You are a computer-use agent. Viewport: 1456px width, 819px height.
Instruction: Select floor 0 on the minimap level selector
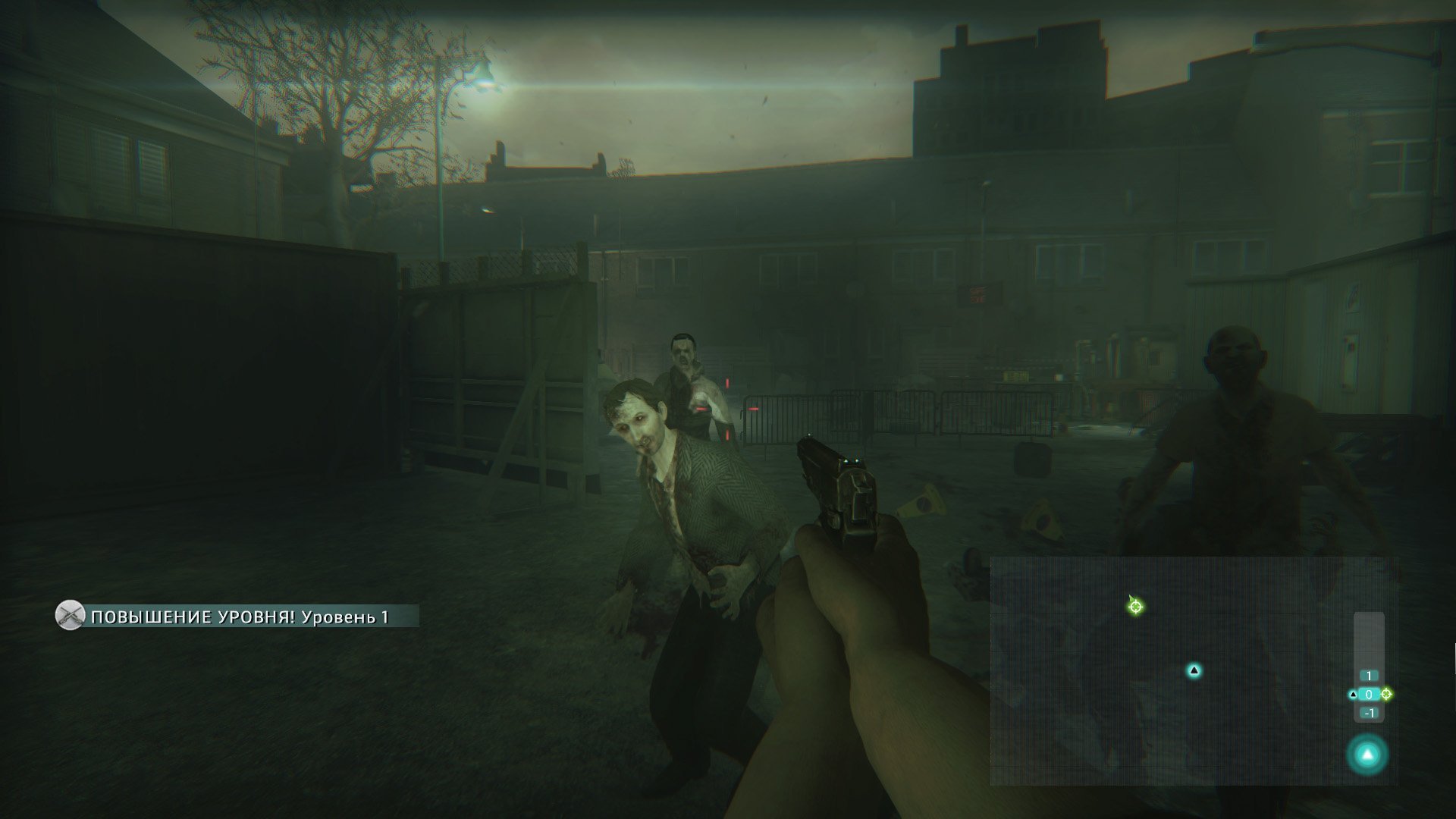coord(1369,694)
